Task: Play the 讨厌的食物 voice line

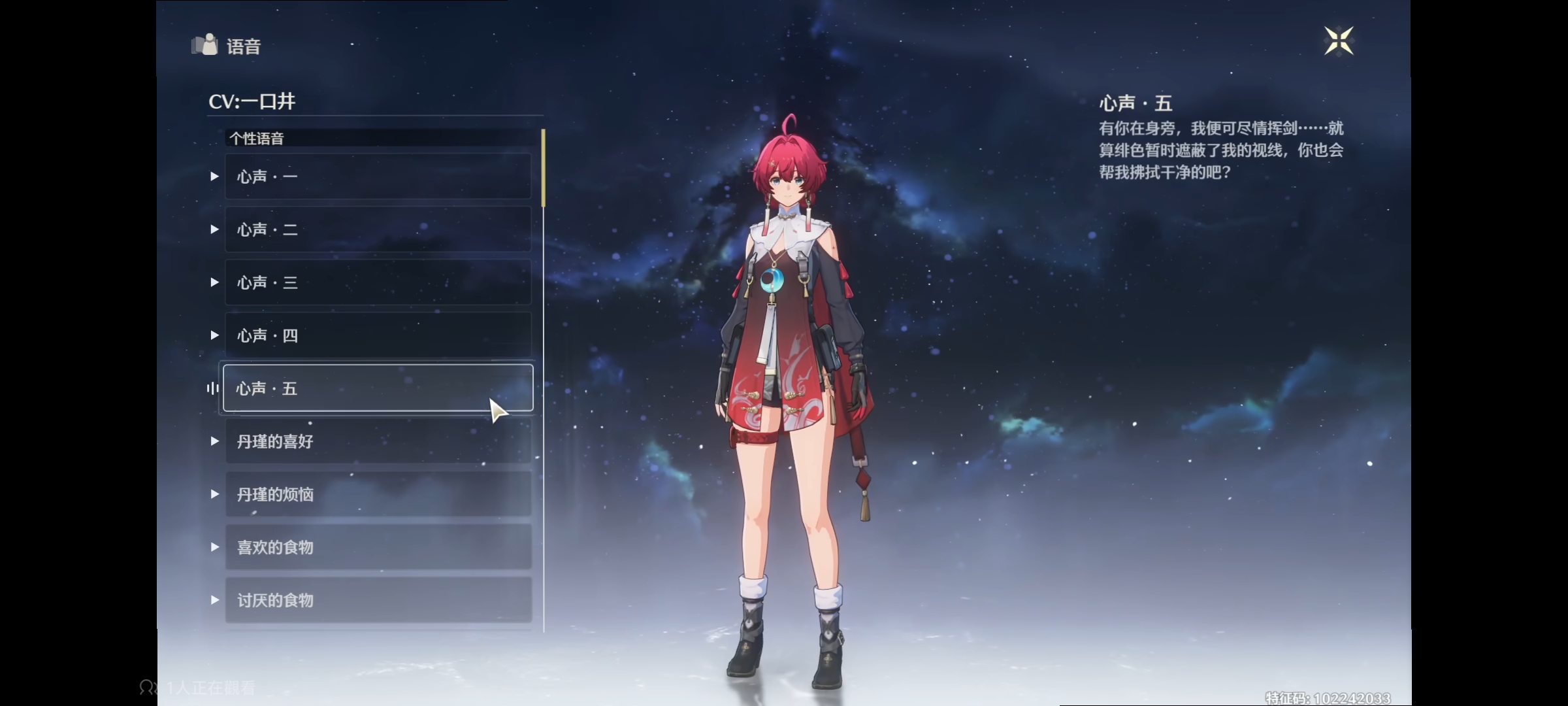Action: click(x=378, y=600)
